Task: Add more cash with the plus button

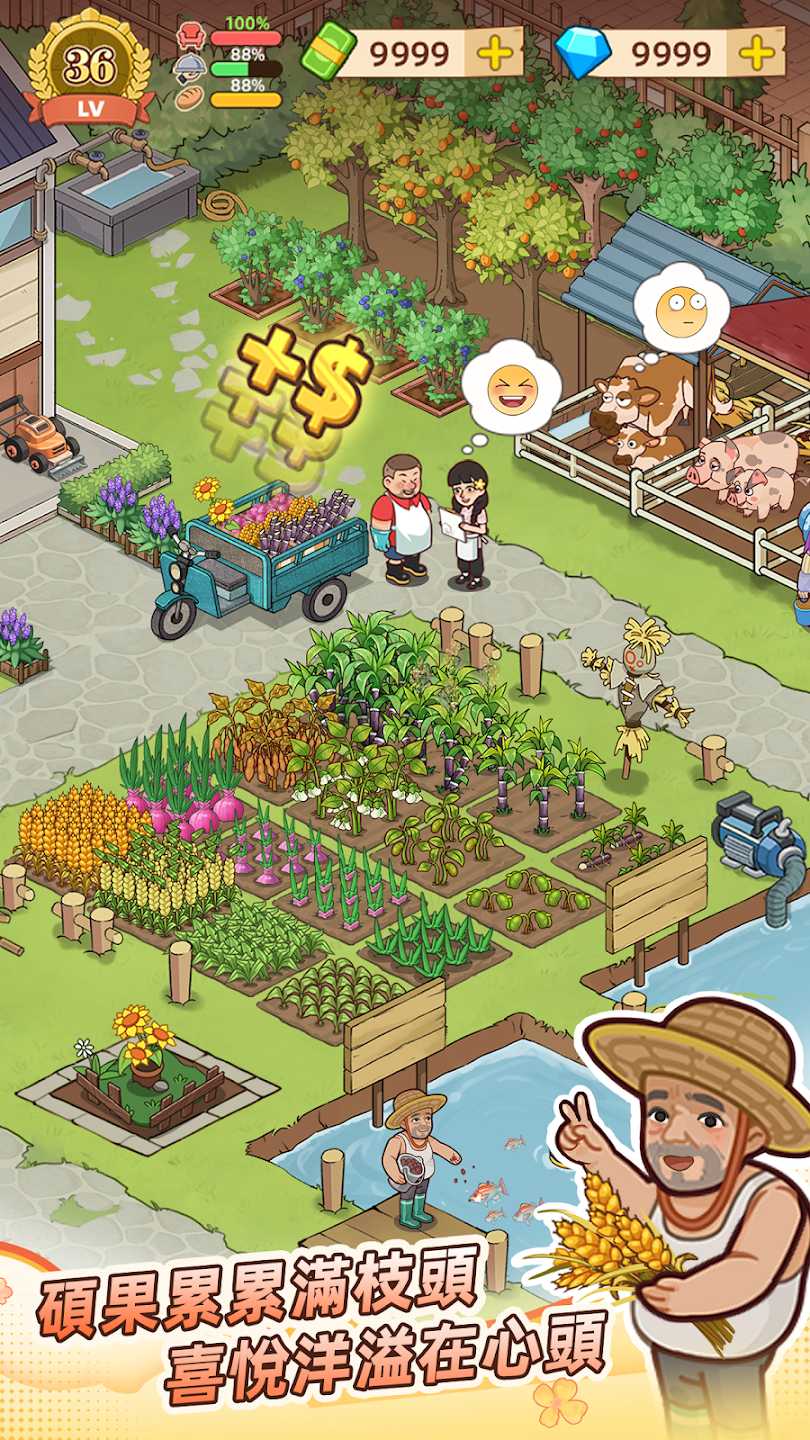Action: click(x=494, y=52)
